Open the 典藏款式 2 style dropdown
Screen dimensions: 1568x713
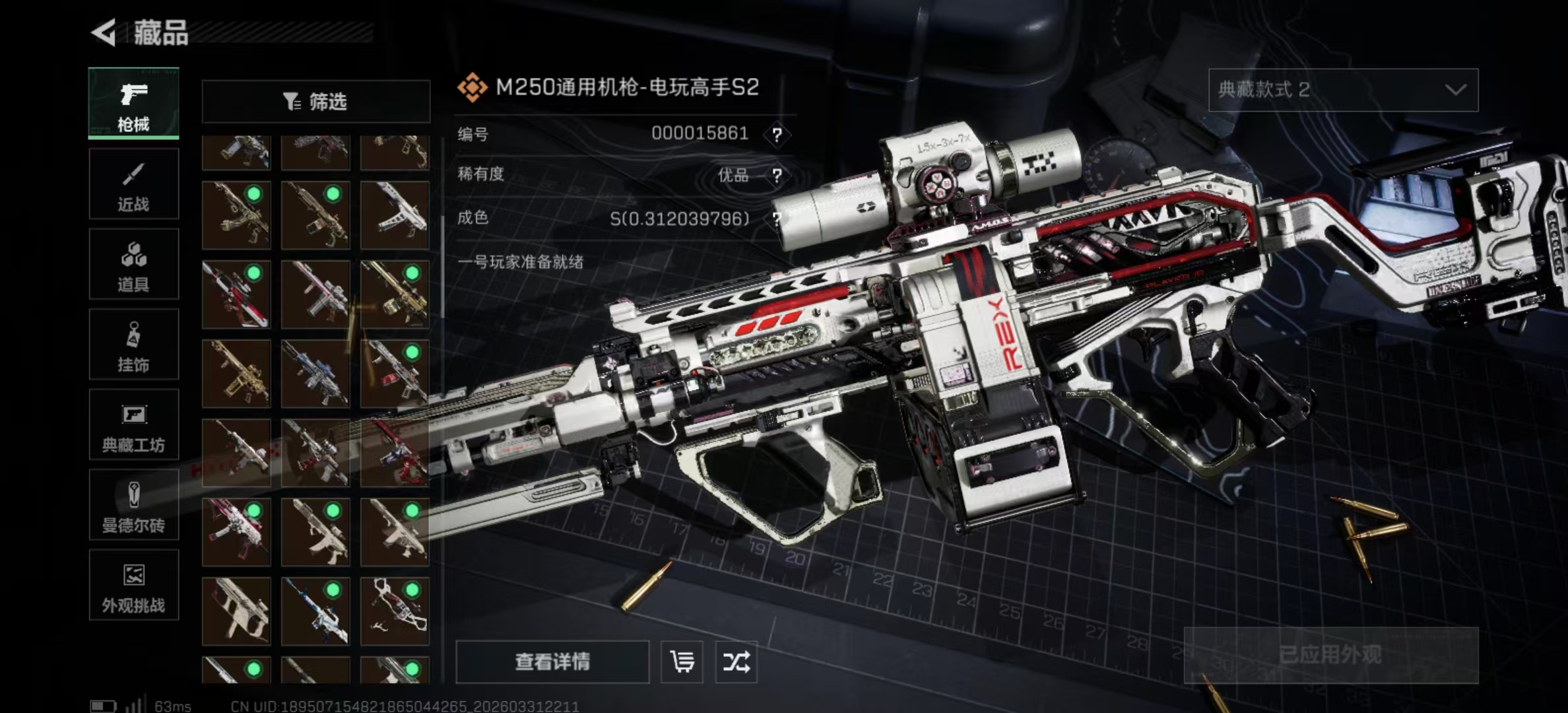click(1342, 90)
